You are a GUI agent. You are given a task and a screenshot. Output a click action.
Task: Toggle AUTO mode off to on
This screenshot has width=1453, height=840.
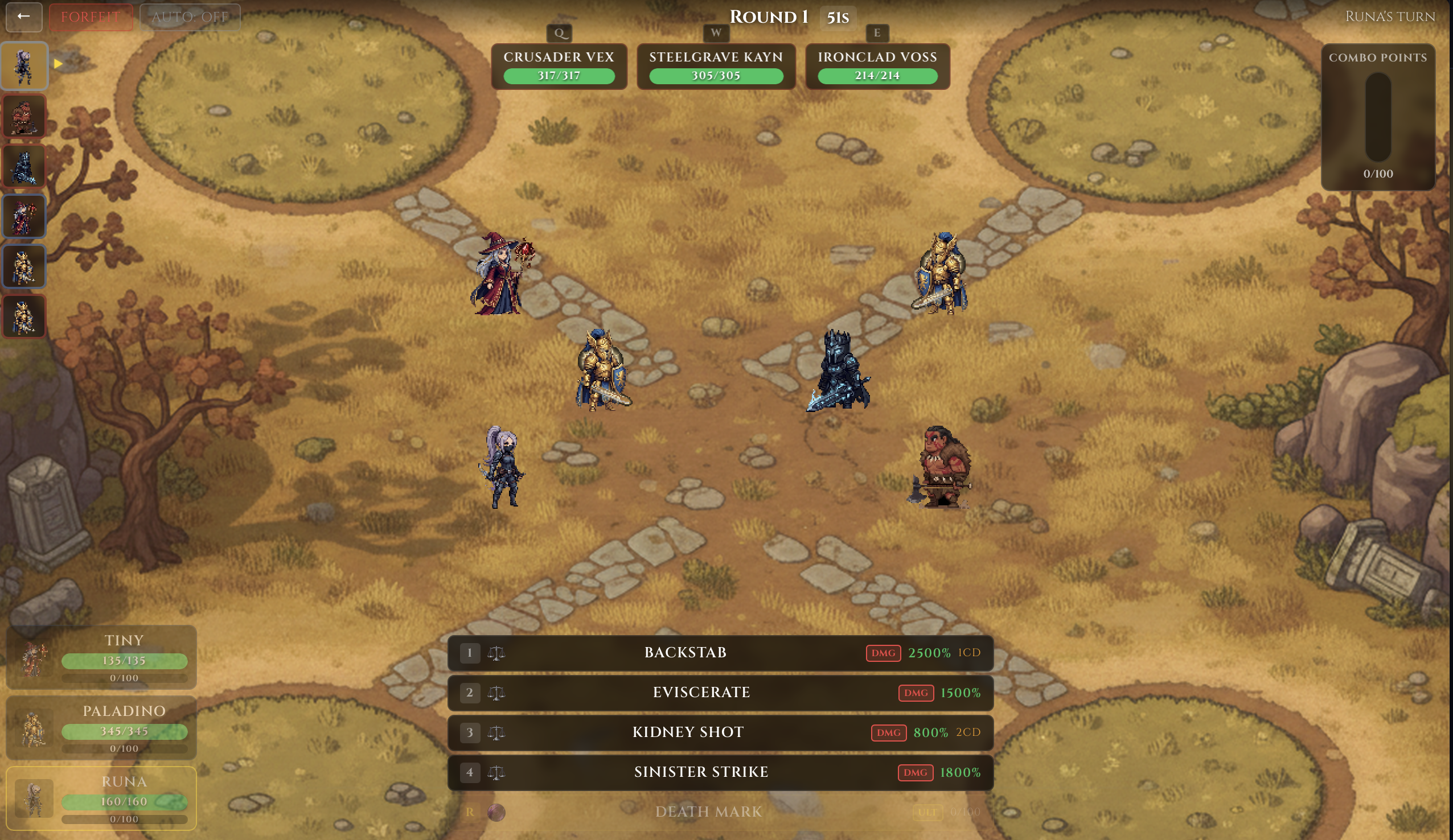(x=190, y=17)
